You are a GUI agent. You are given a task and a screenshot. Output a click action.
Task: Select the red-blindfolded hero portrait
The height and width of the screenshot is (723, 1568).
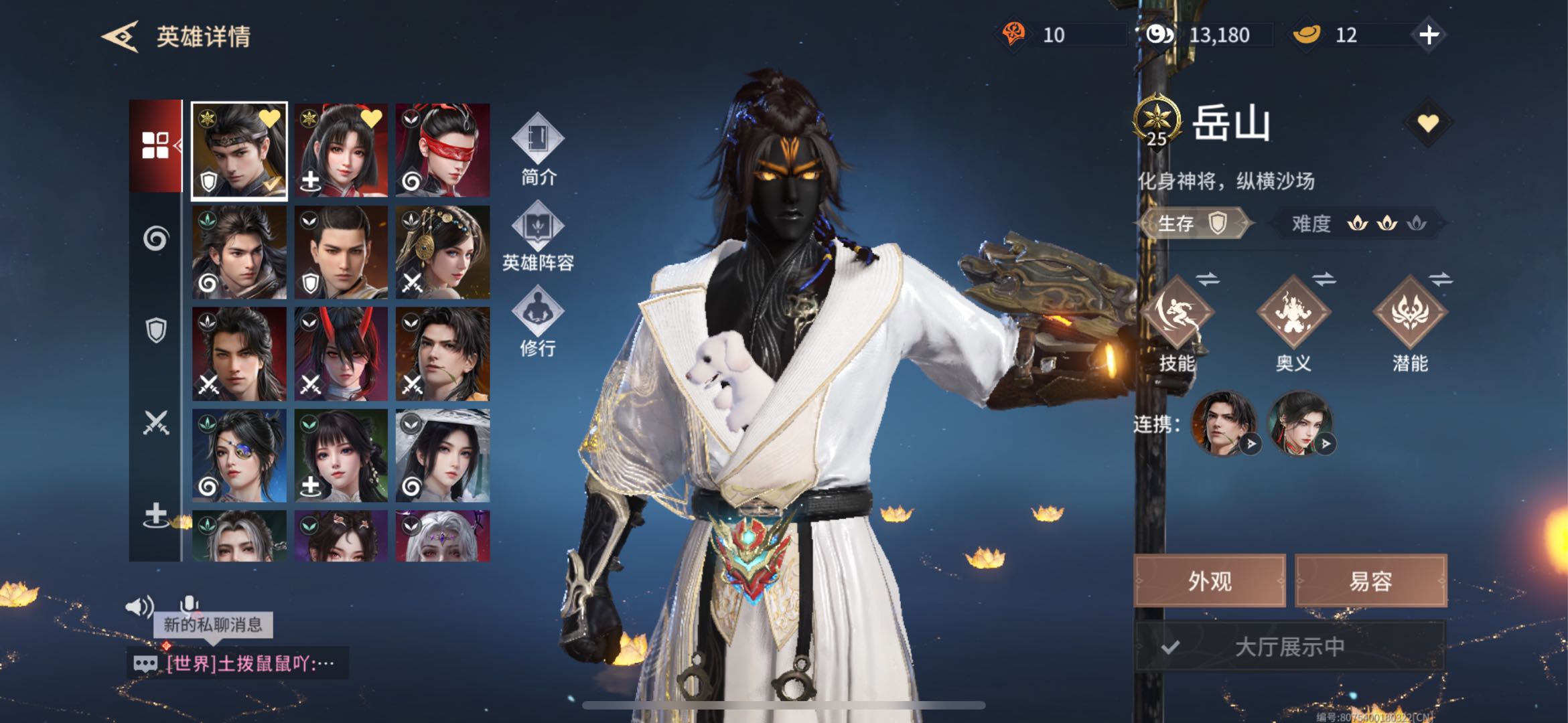[443, 151]
